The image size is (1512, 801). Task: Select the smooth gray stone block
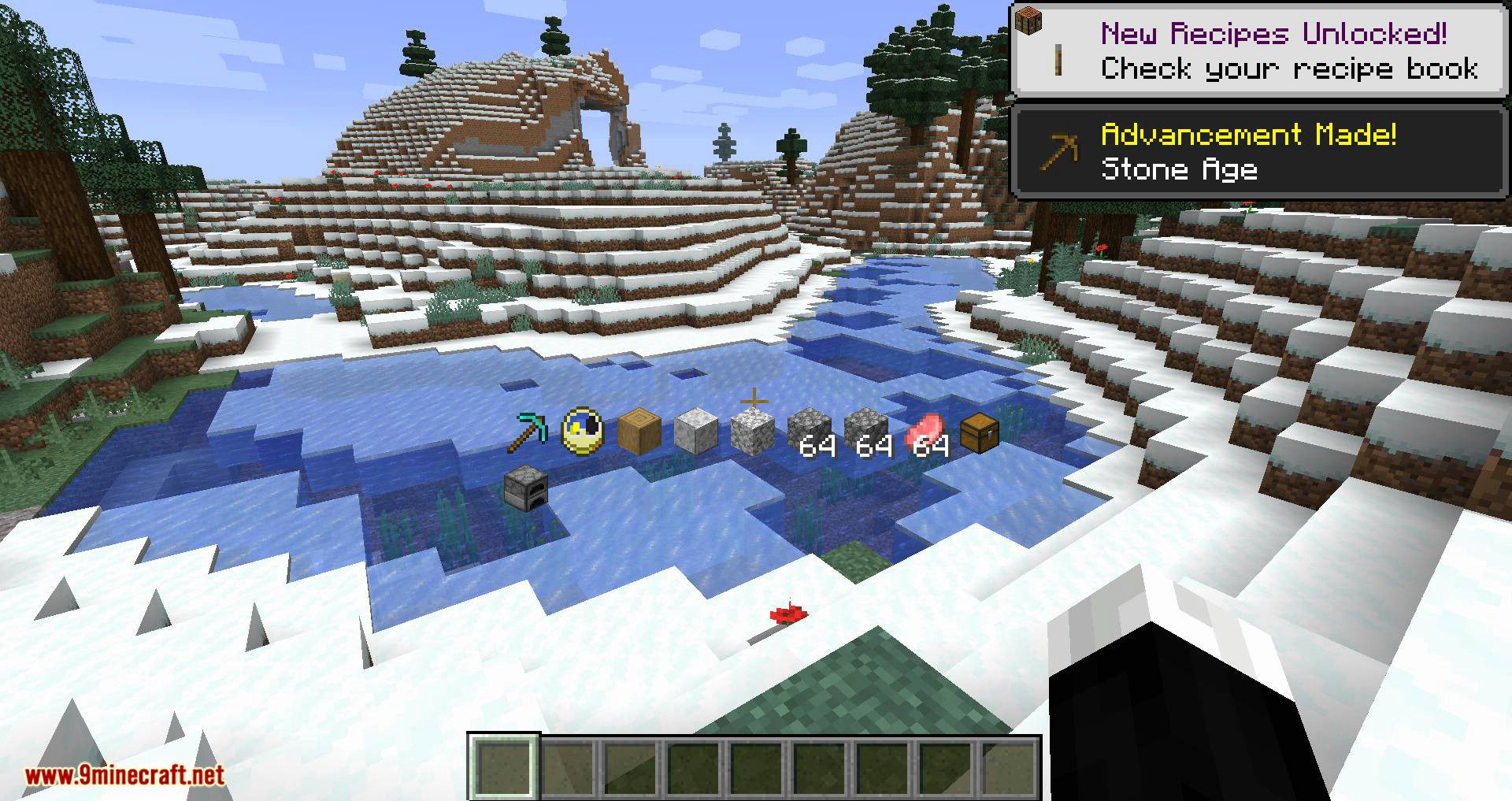pos(695,432)
